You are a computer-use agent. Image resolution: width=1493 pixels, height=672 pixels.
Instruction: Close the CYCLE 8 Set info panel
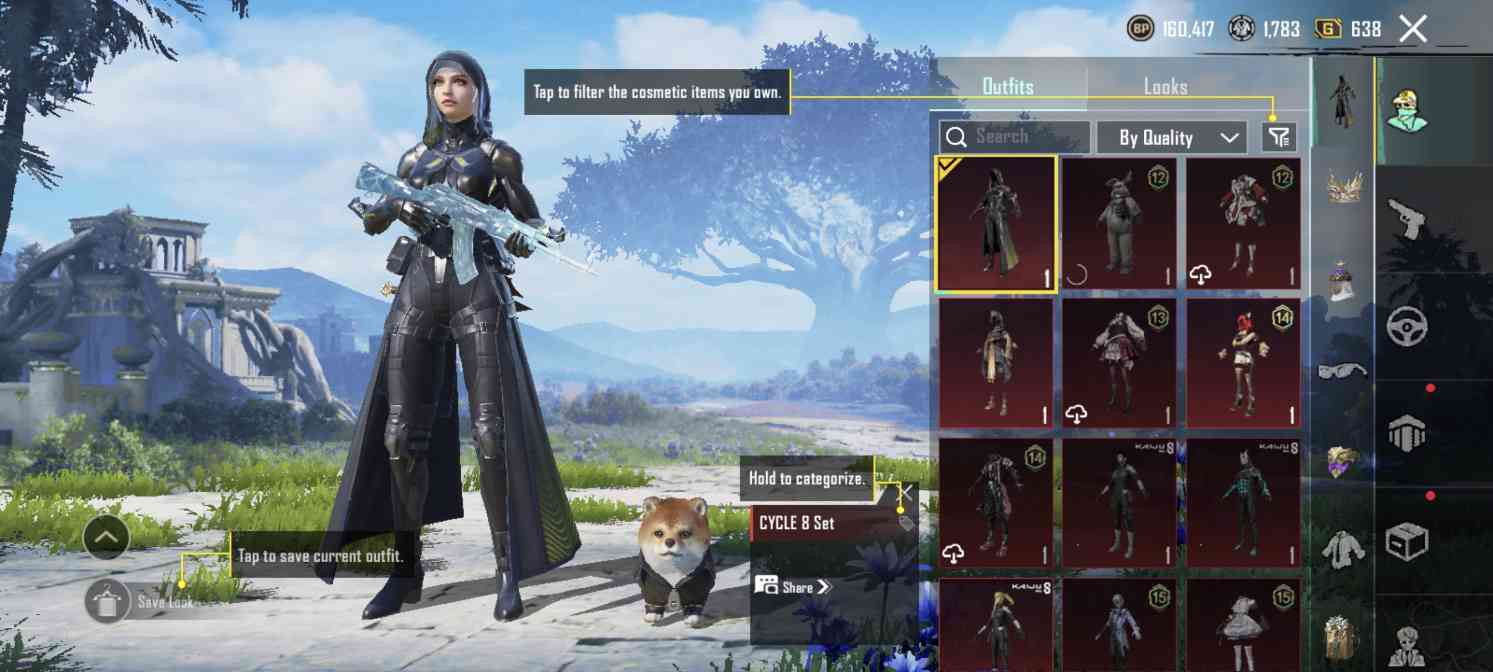[x=905, y=492]
